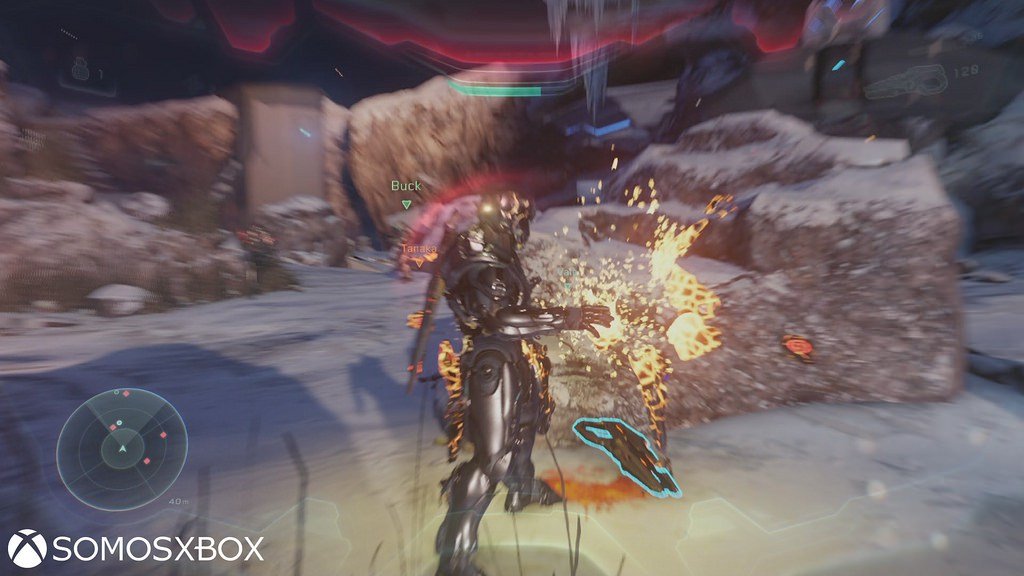Image resolution: width=1024 pixels, height=576 pixels.
Task: Click the Tanaka teammate marker
Action: (x=419, y=252)
